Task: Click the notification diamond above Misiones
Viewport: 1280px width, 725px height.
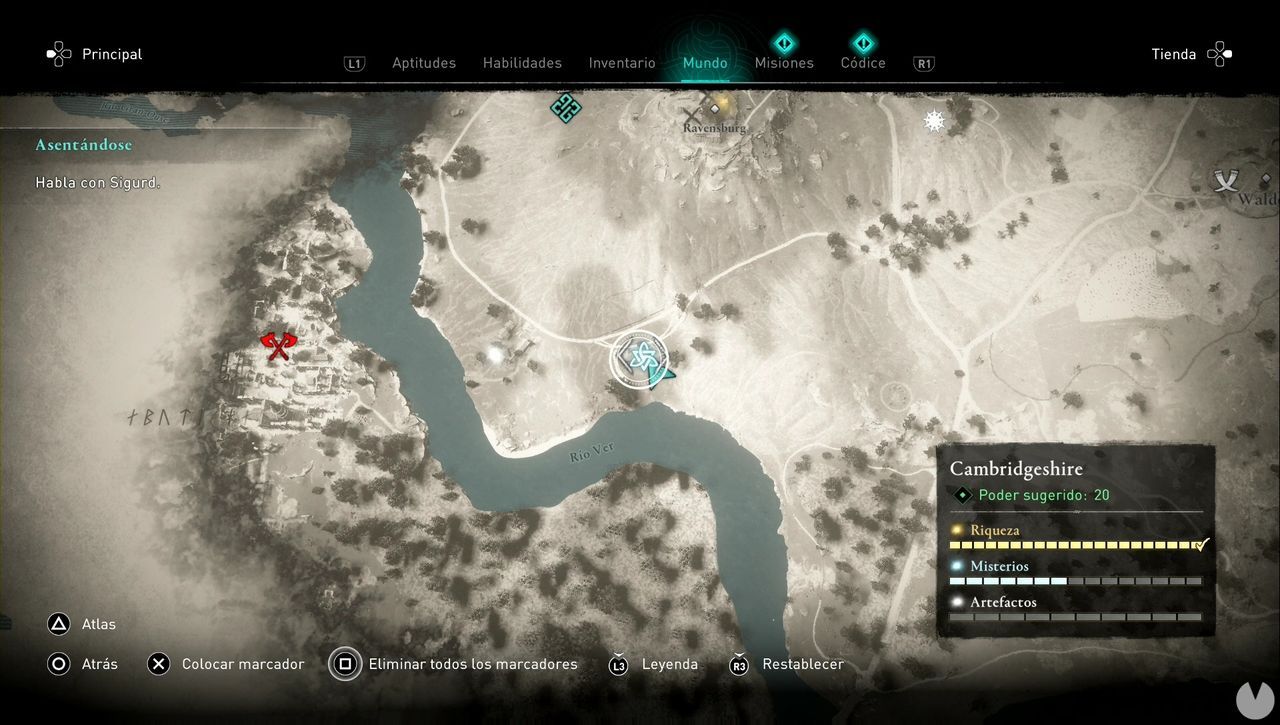Action: point(784,42)
